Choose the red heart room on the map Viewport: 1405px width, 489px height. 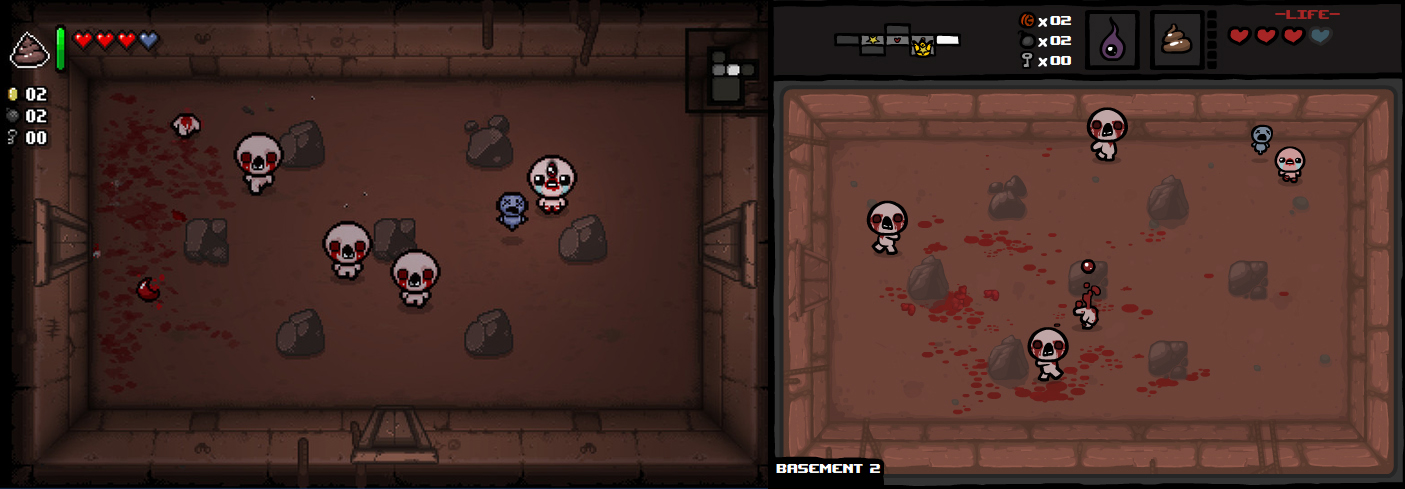tap(898, 40)
